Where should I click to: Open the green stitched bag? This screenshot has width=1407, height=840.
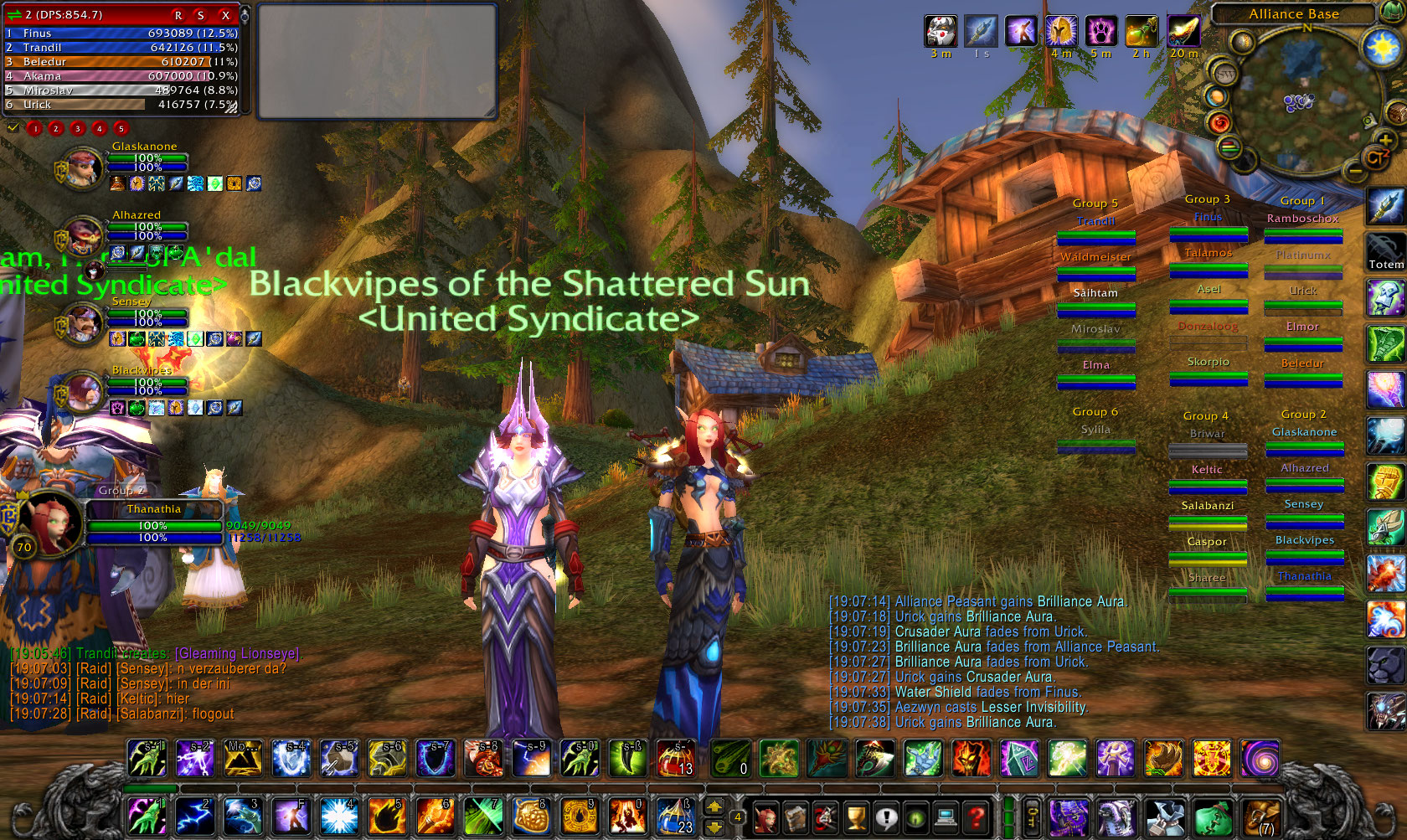tap(1214, 817)
